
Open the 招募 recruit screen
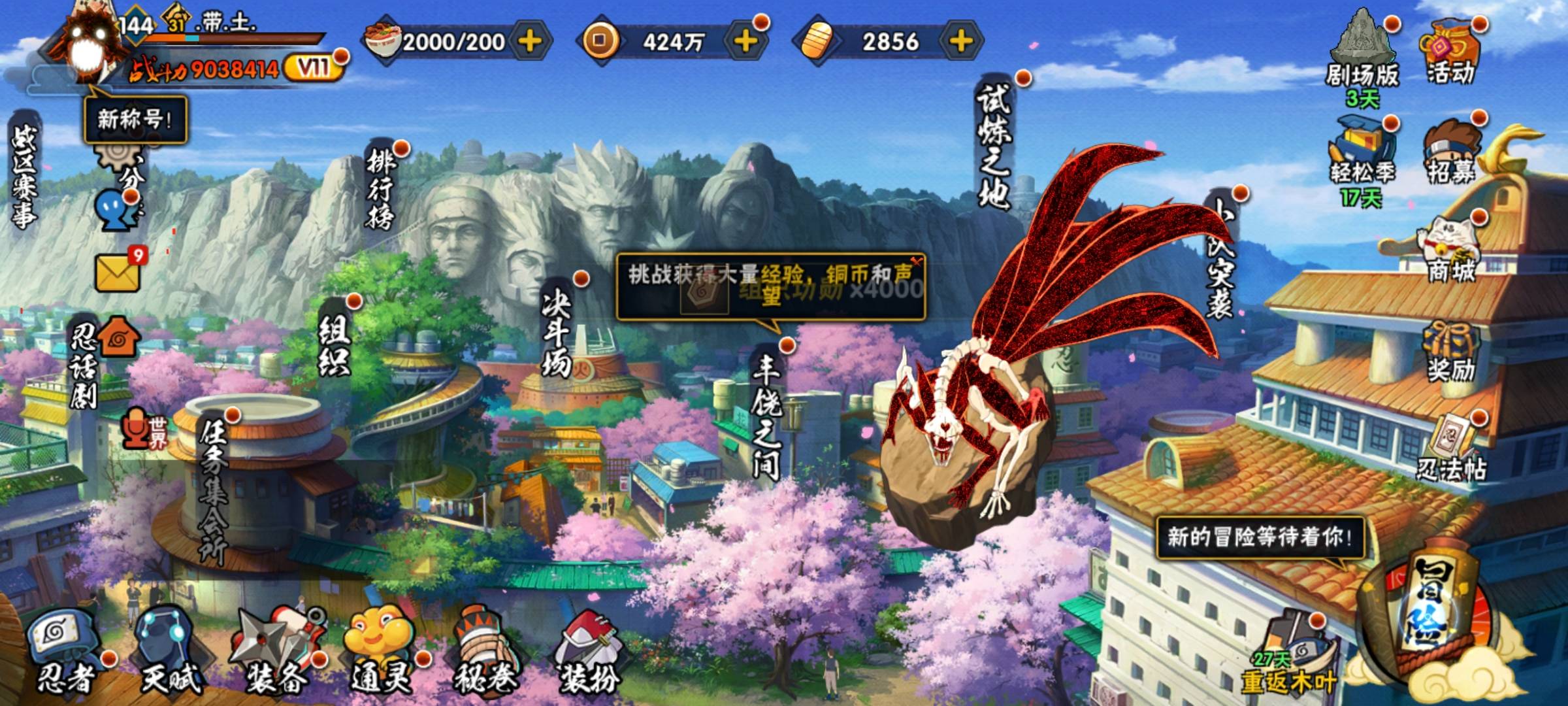point(1450,154)
